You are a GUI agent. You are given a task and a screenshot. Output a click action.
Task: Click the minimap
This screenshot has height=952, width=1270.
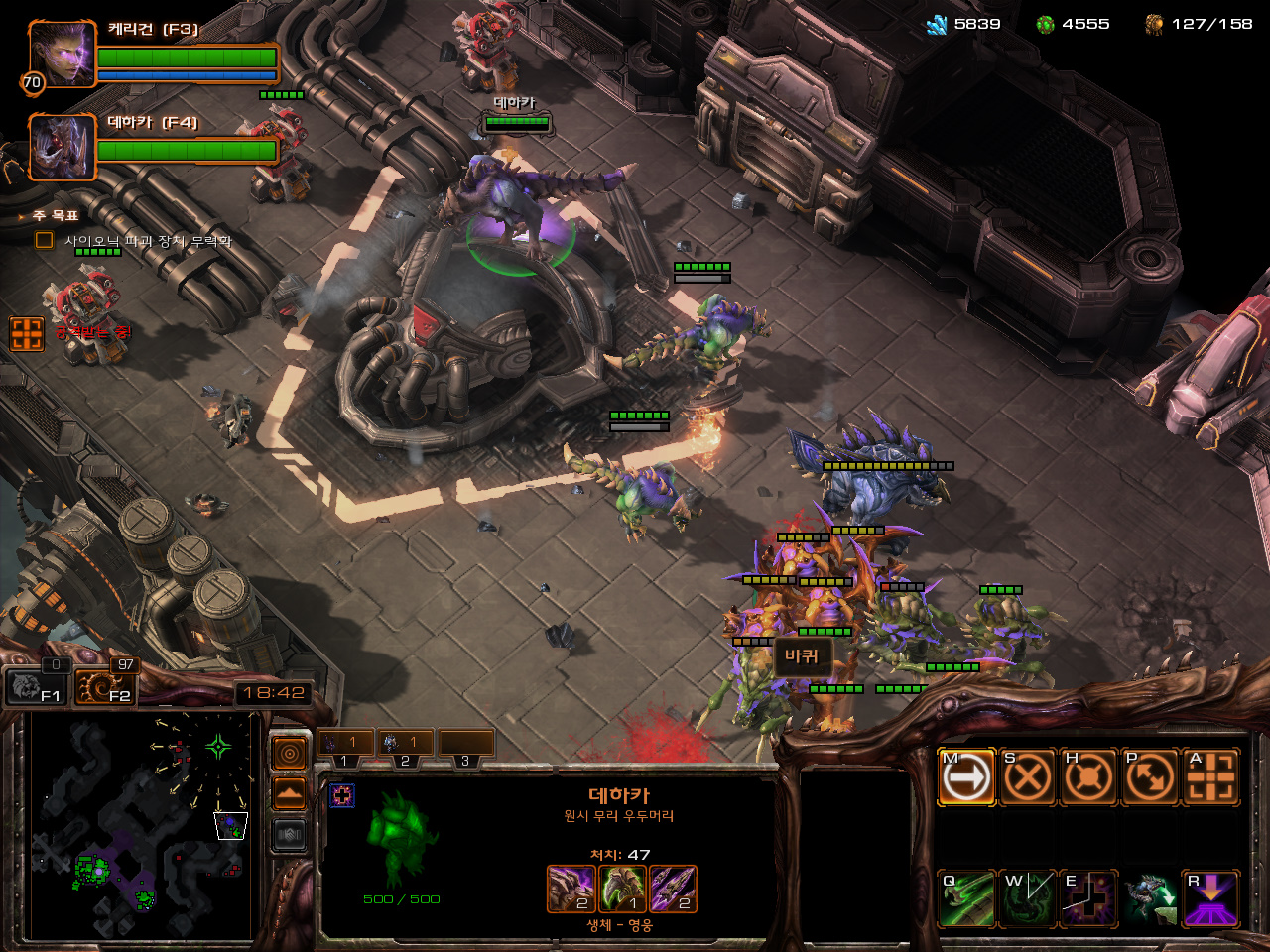[x=139, y=825]
